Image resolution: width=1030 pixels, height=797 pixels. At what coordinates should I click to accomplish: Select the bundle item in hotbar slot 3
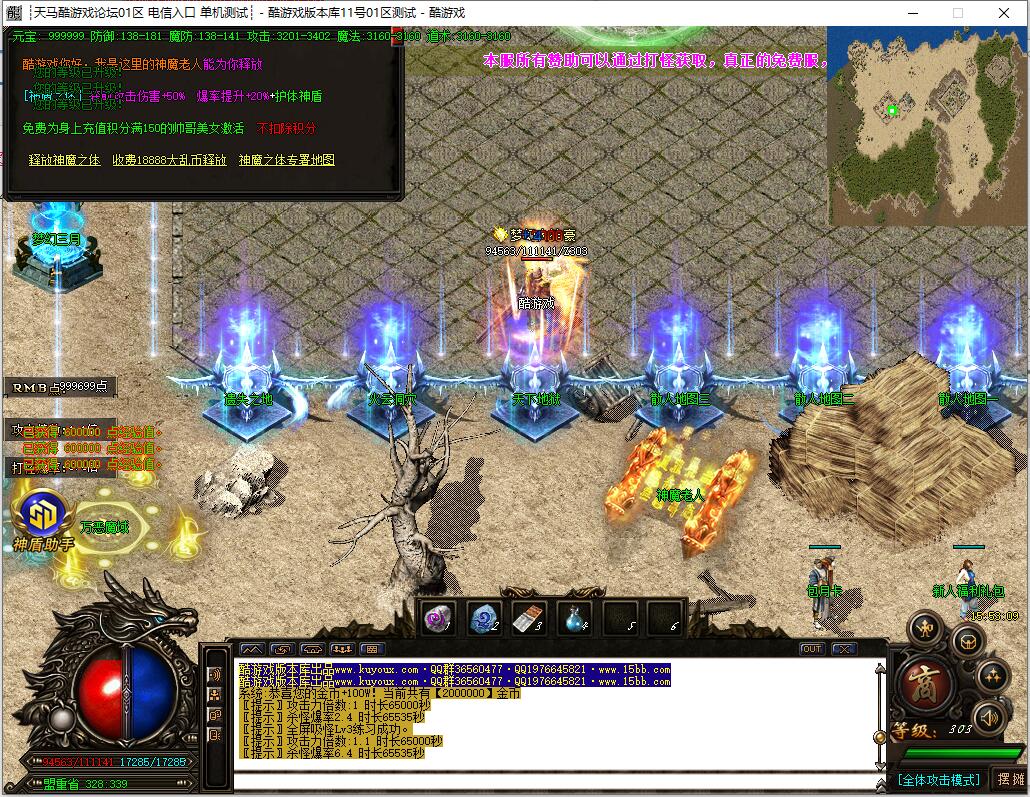click(530, 619)
